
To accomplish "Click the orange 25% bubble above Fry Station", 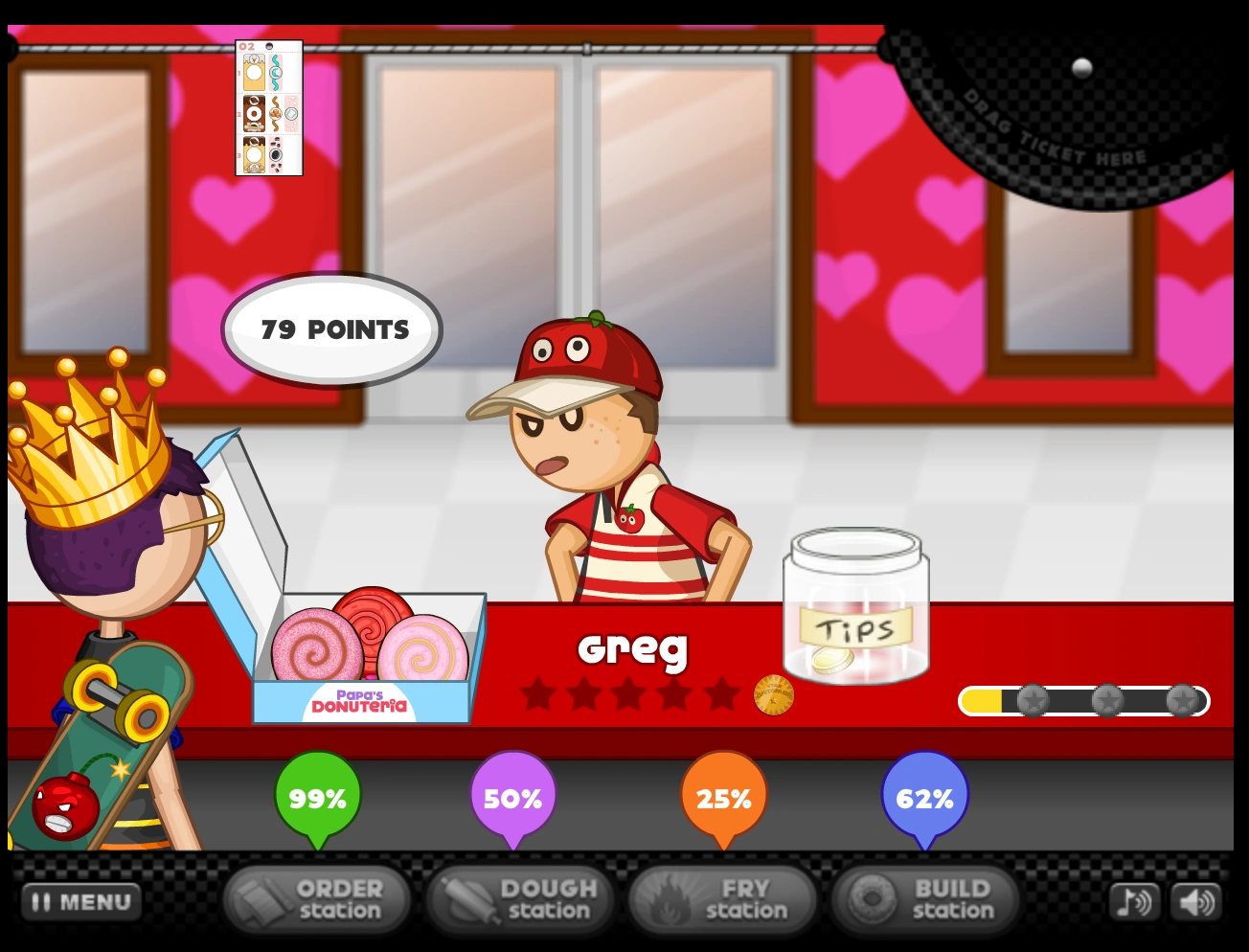I will coord(722,796).
